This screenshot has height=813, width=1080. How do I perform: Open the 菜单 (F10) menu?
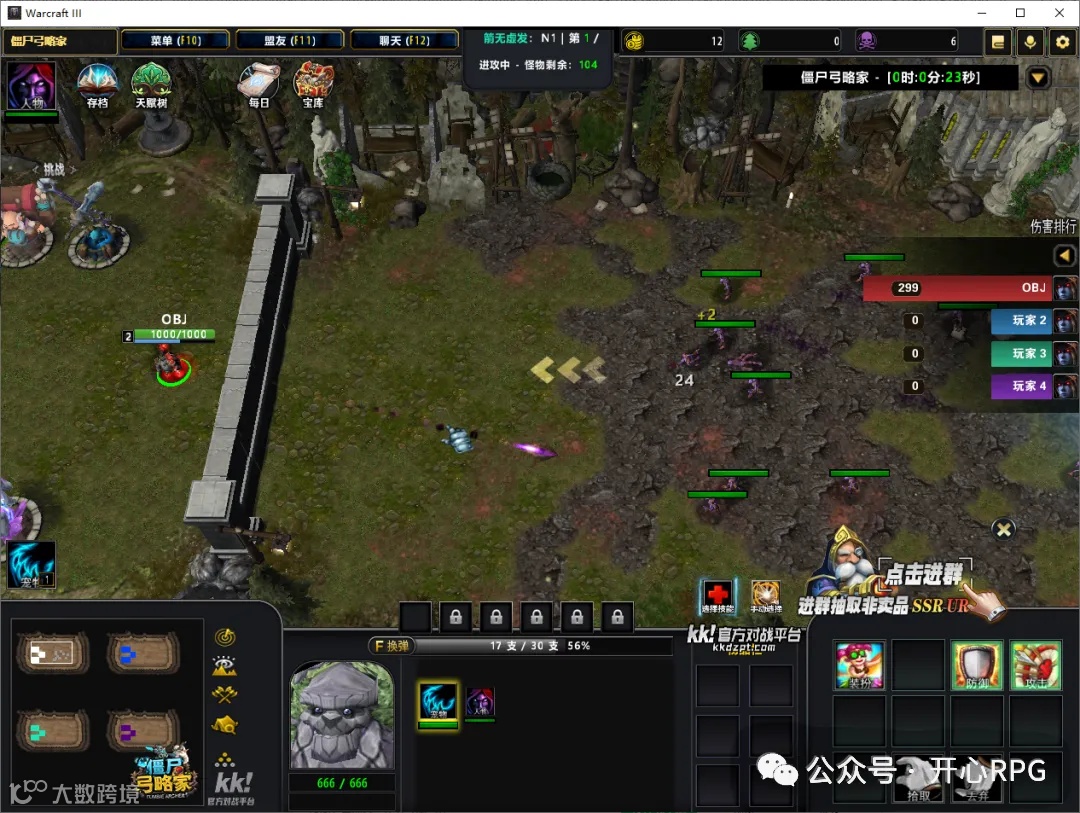pyautogui.click(x=176, y=41)
